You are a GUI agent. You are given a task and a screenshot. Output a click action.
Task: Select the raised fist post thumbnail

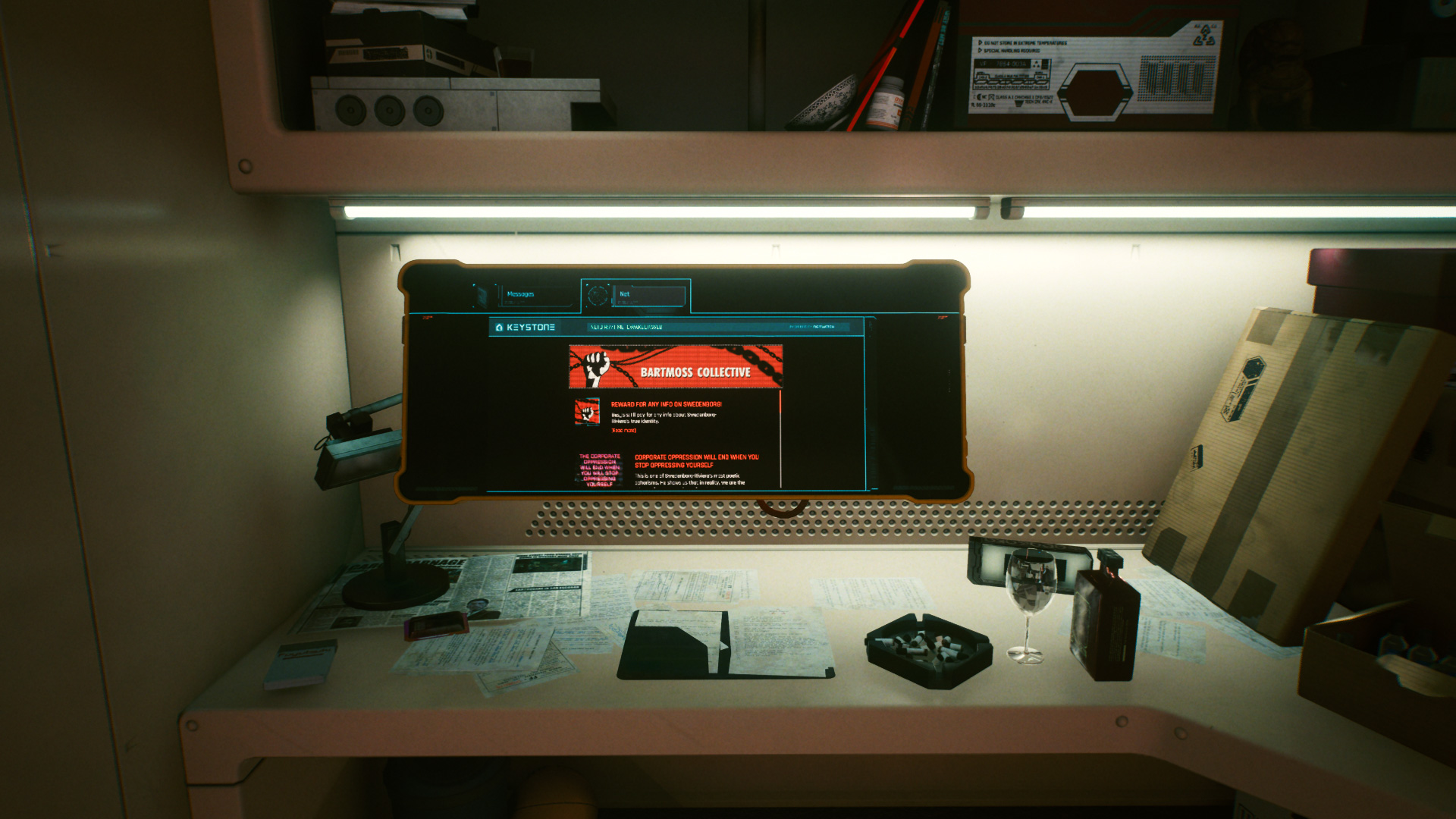(x=587, y=412)
